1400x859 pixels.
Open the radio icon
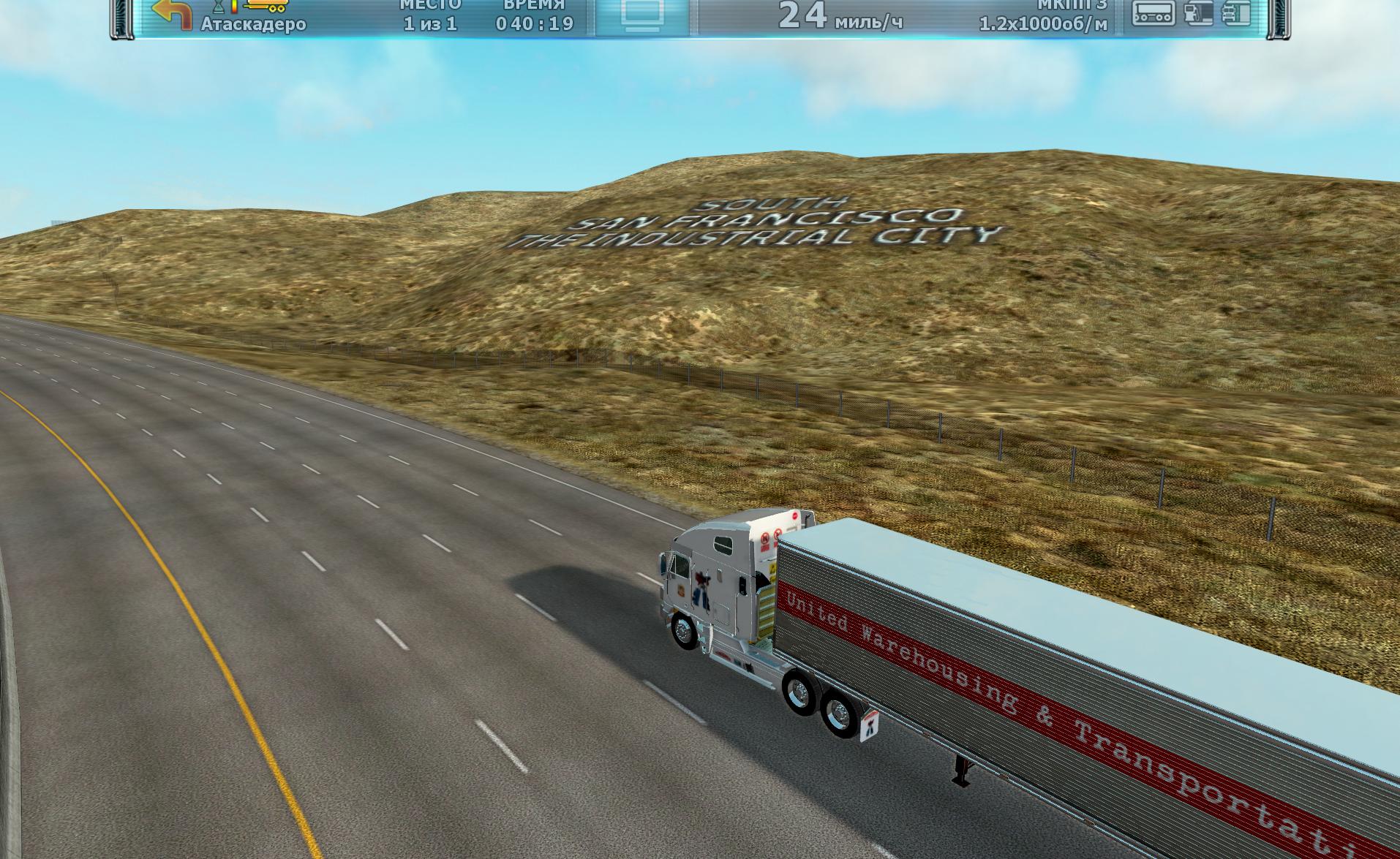pyautogui.click(x=1154, y=12)
